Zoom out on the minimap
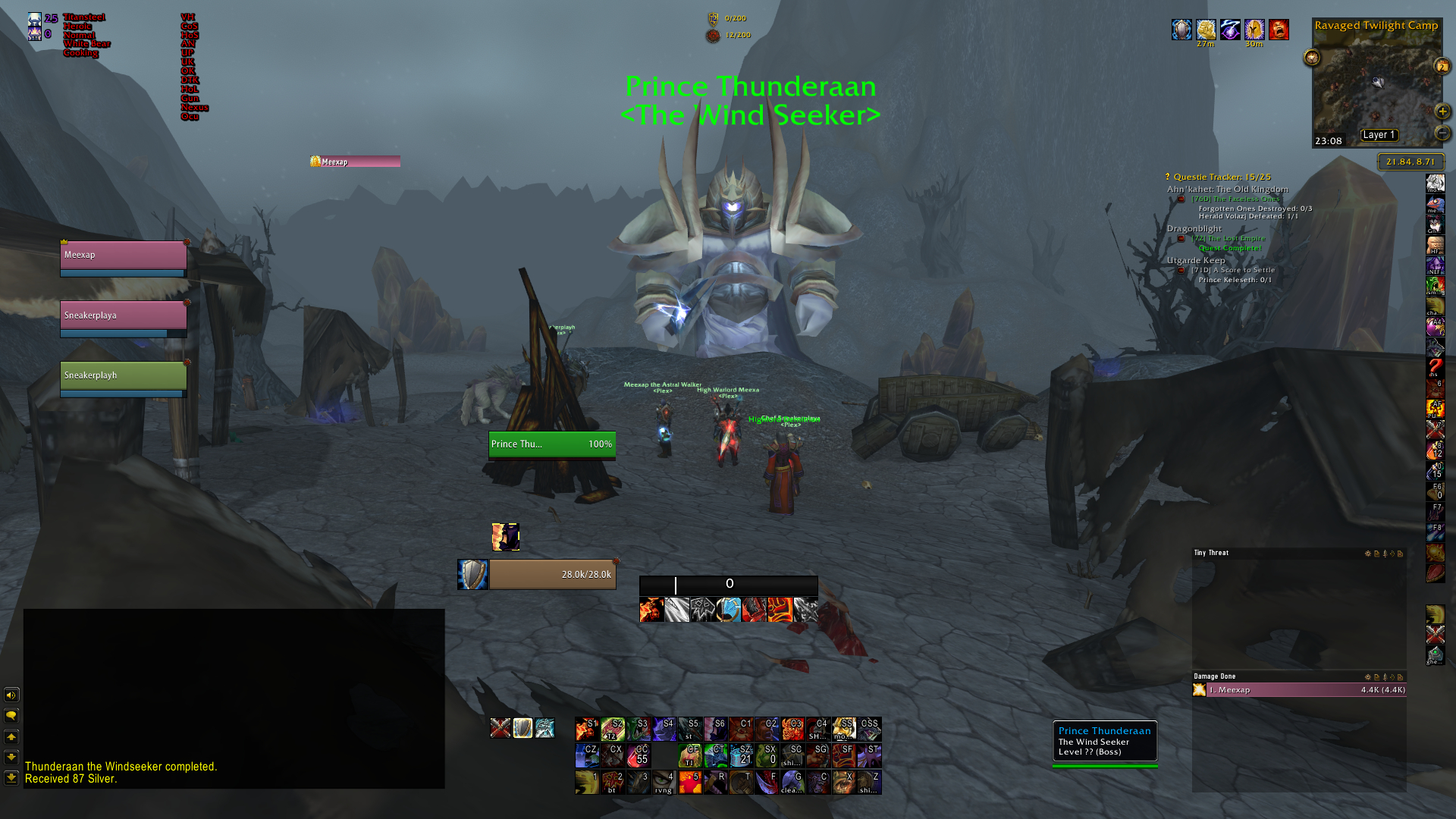This screenshot has height=819, width=1456. (x=1442, y=133)
